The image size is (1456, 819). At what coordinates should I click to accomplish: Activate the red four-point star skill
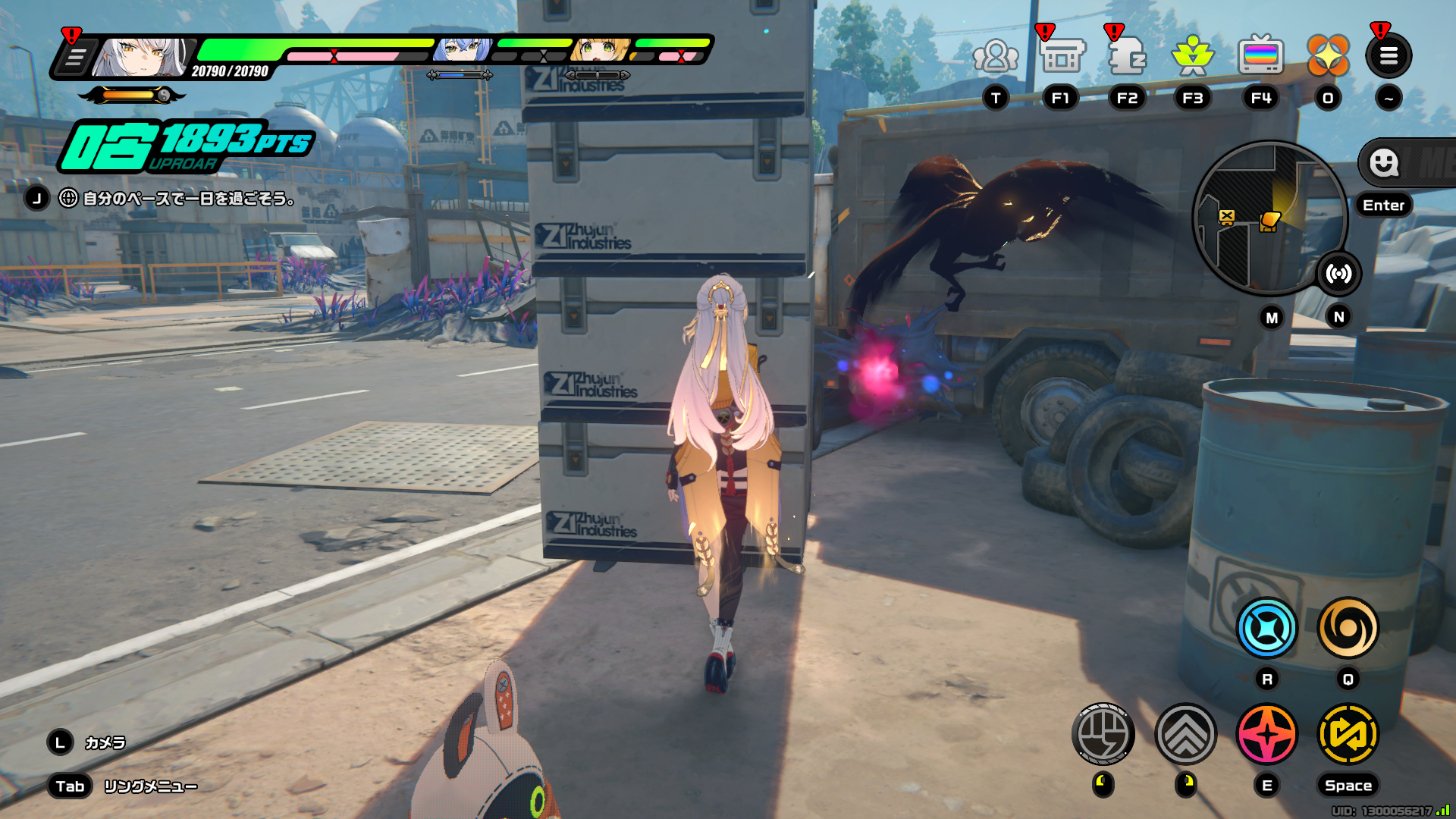tap(1266, 734)
